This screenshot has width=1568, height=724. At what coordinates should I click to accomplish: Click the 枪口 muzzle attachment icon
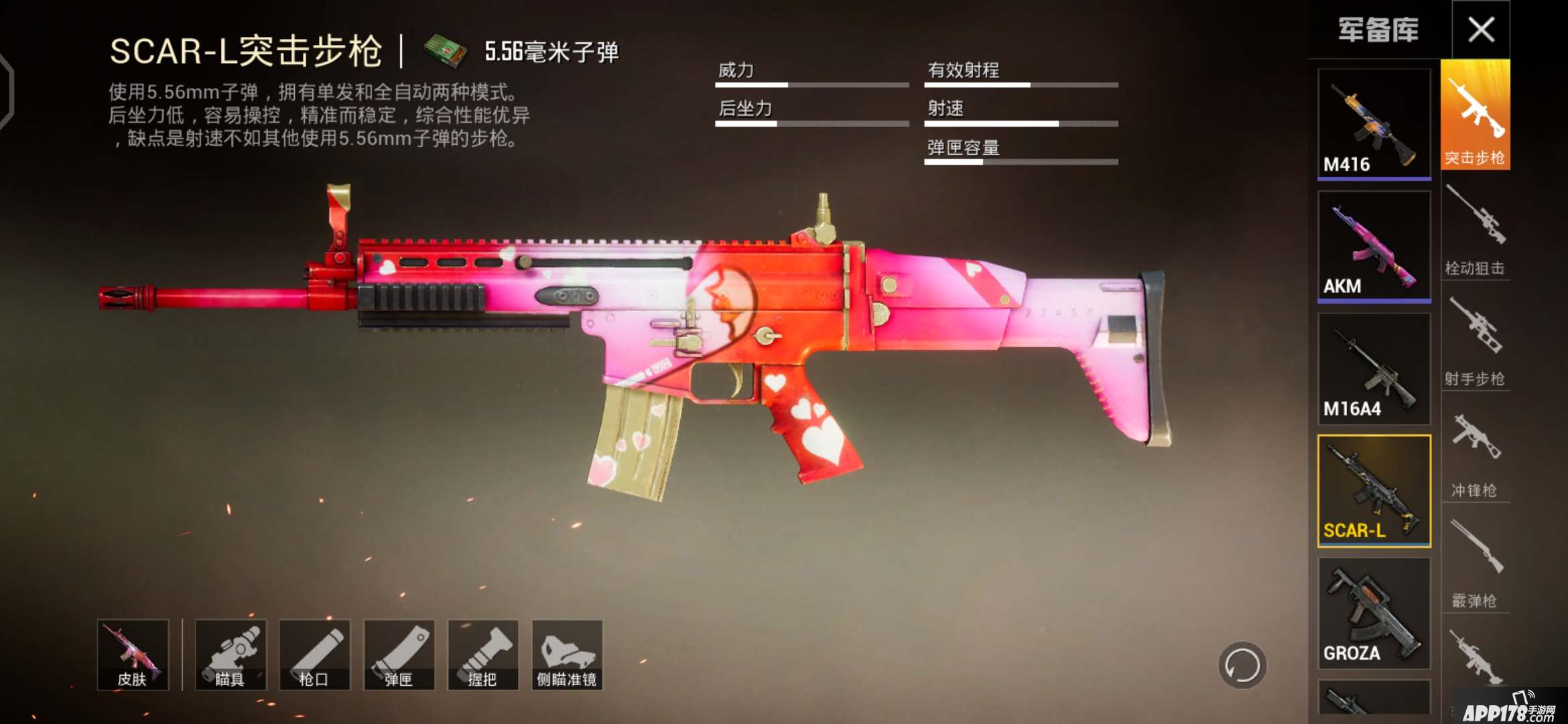pyautogui.click(x=315, y=655)
